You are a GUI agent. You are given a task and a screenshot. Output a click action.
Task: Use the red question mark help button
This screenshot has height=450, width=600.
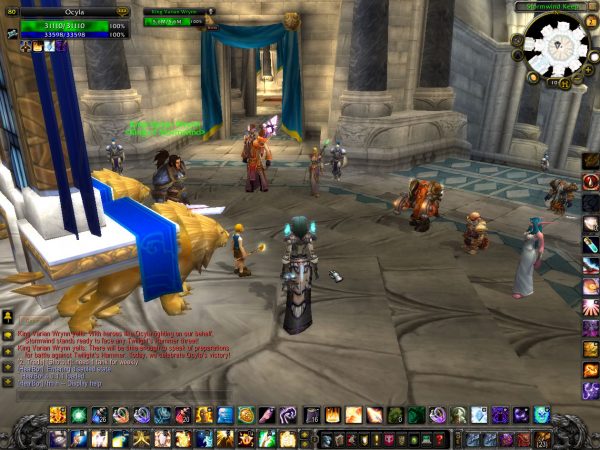[x=439, y=439]
